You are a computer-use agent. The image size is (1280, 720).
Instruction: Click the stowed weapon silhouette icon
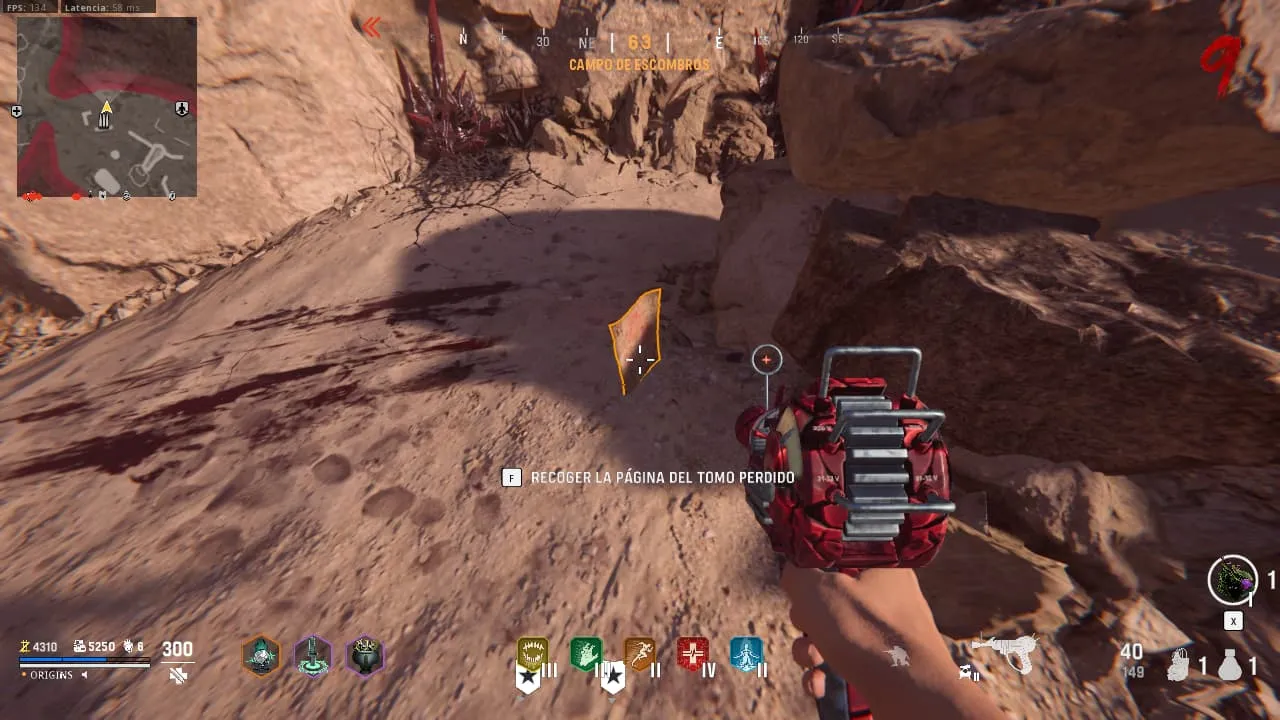tap(897, 657)
